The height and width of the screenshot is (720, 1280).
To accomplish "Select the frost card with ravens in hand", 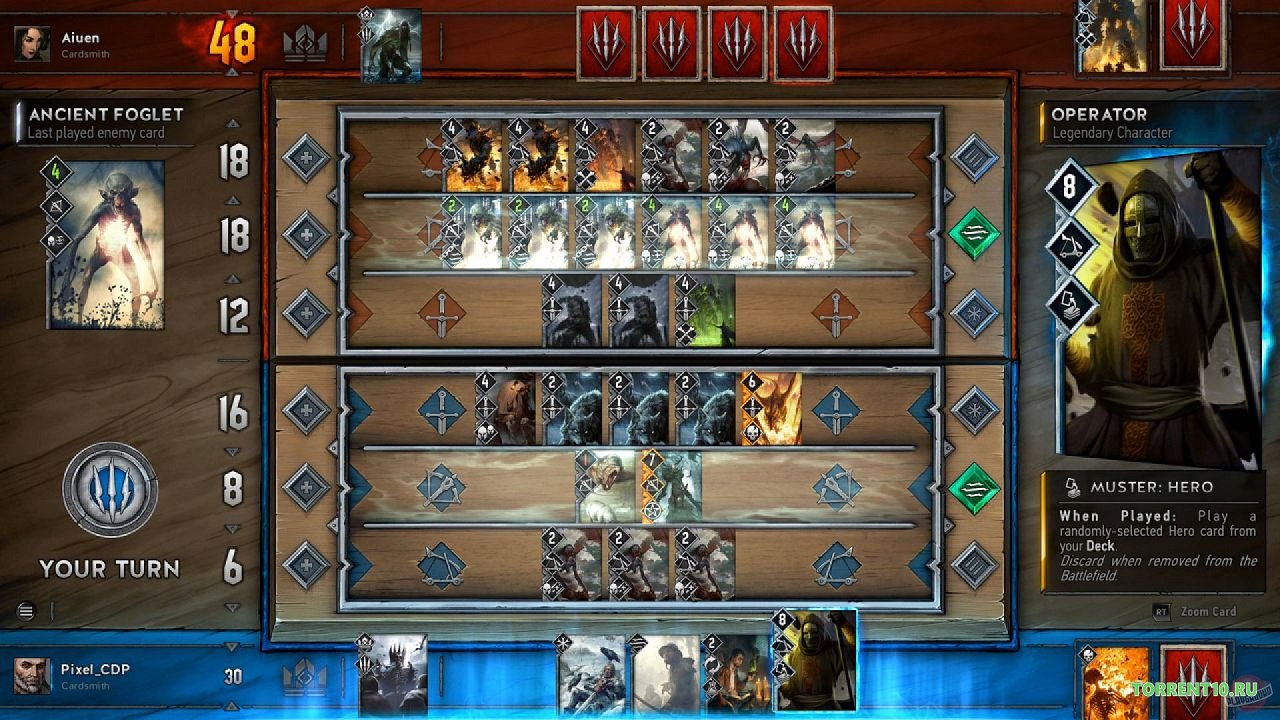I will coord(591,673).
